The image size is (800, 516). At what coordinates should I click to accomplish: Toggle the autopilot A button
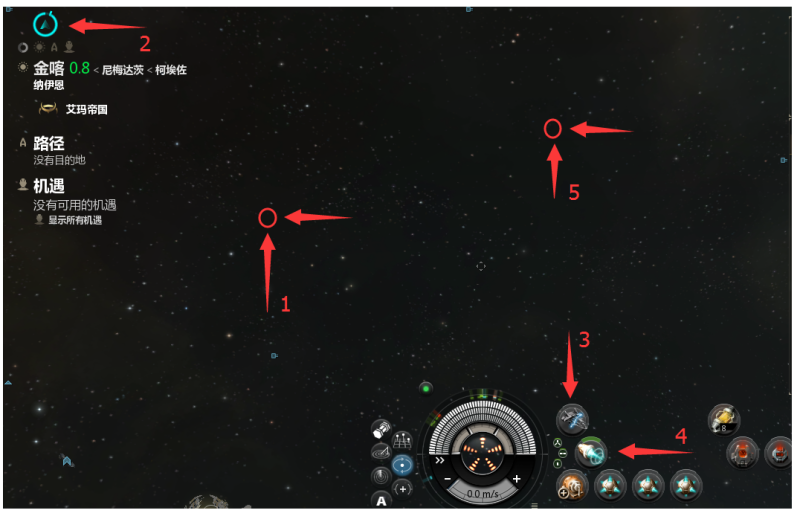coord(381,498)
